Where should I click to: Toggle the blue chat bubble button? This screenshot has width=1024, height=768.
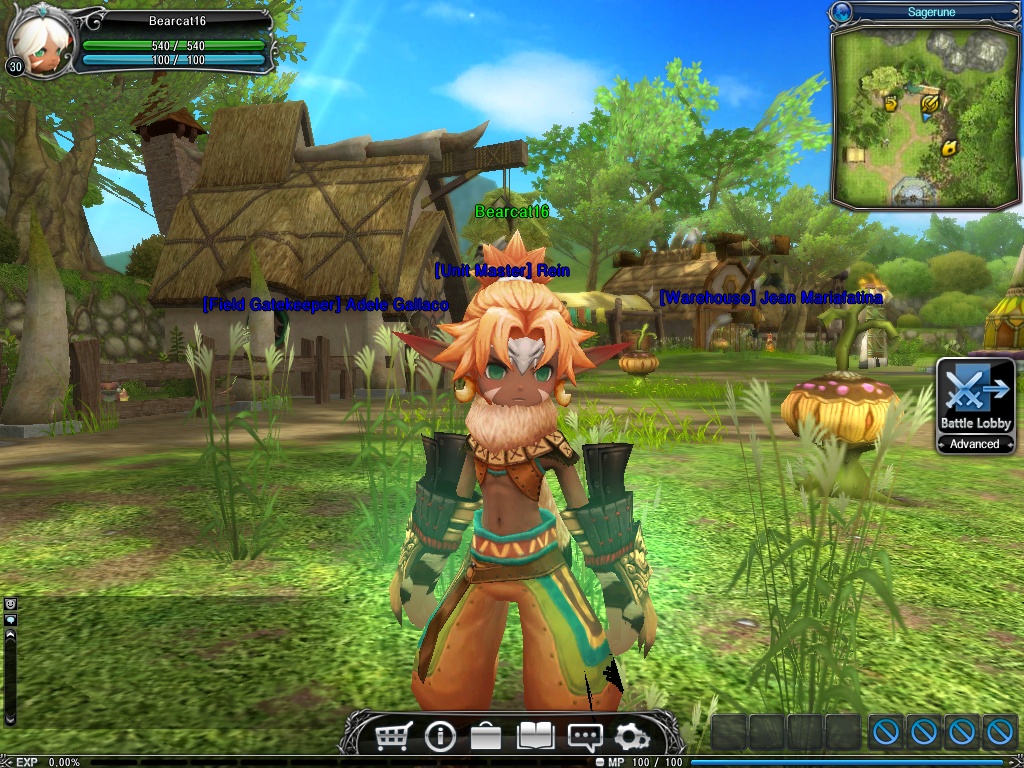coord(11,620)
